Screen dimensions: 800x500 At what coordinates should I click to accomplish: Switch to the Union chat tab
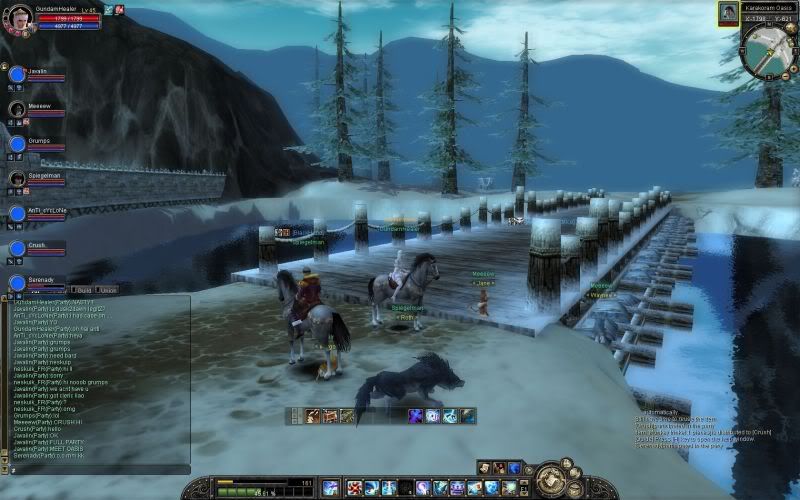click(108, 290)
